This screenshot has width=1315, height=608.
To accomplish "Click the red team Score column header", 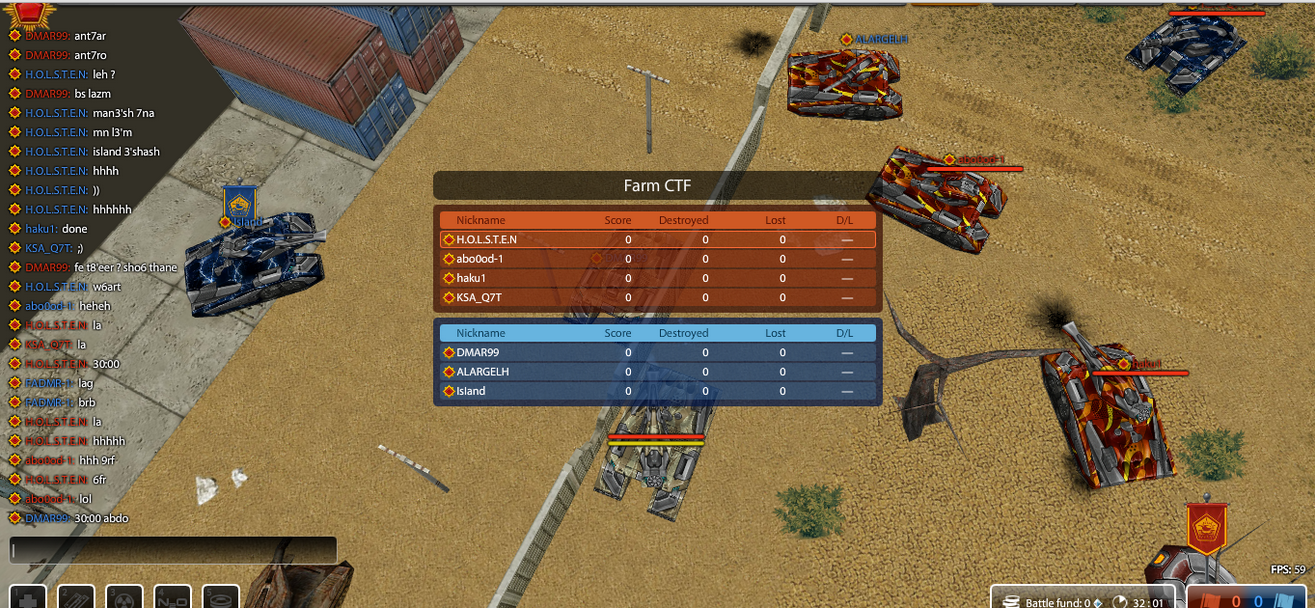I will tap(618, 220).
